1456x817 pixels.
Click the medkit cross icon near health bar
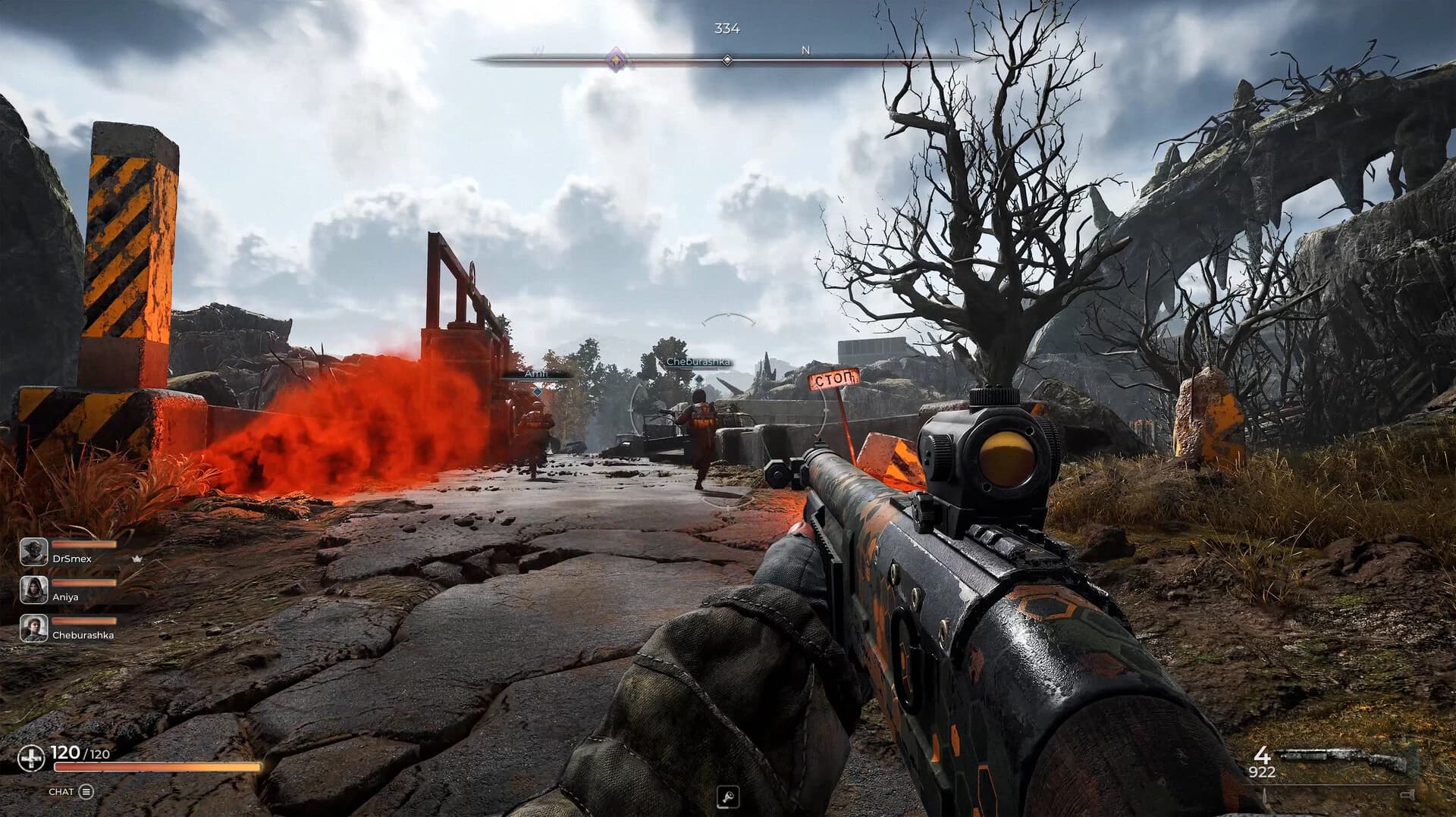click(30, 754)
